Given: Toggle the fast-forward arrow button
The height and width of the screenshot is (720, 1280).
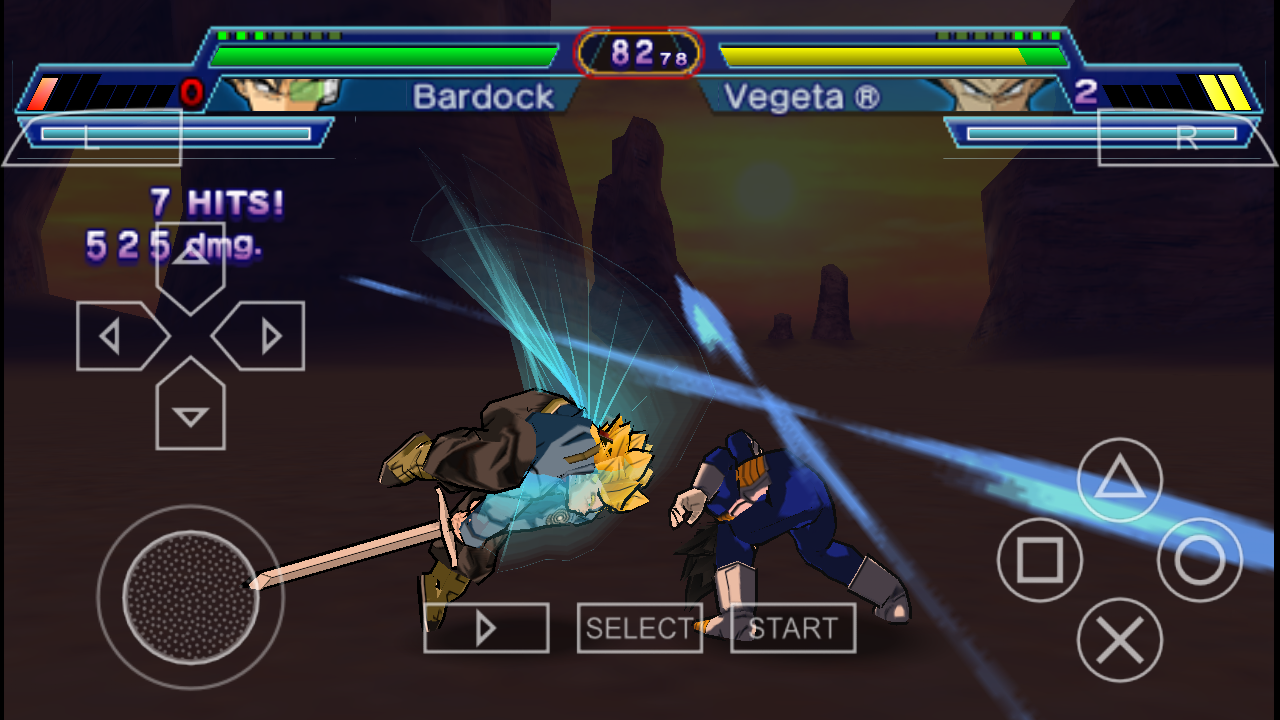Looking at the screenshot, I should tap(486, 628).
